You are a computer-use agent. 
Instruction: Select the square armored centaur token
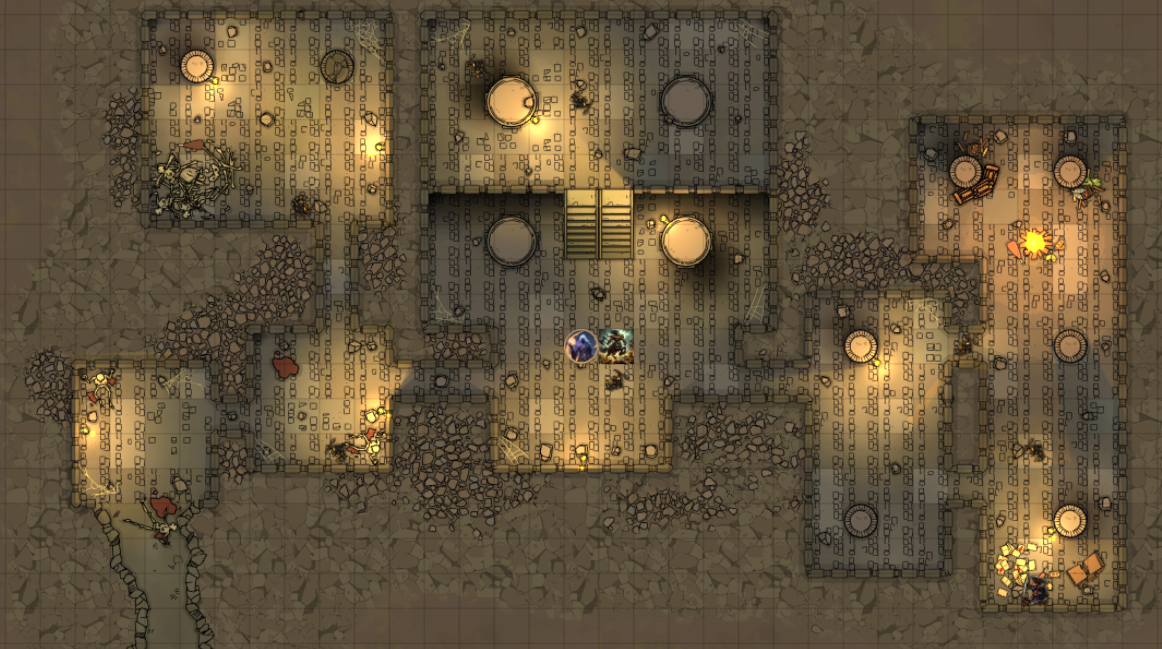[616, 346]
